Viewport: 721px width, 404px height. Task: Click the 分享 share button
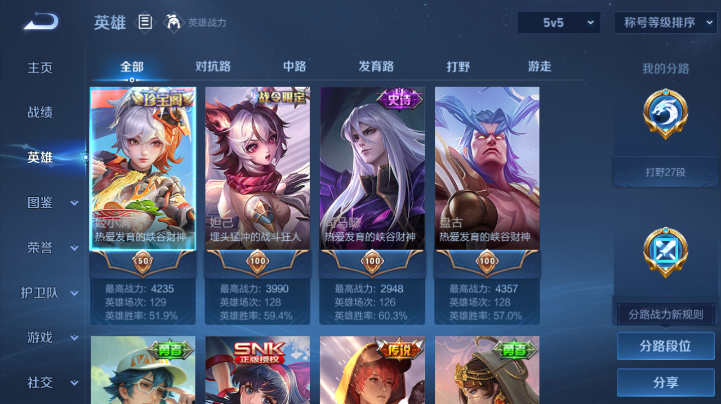[x=665, y=382]
